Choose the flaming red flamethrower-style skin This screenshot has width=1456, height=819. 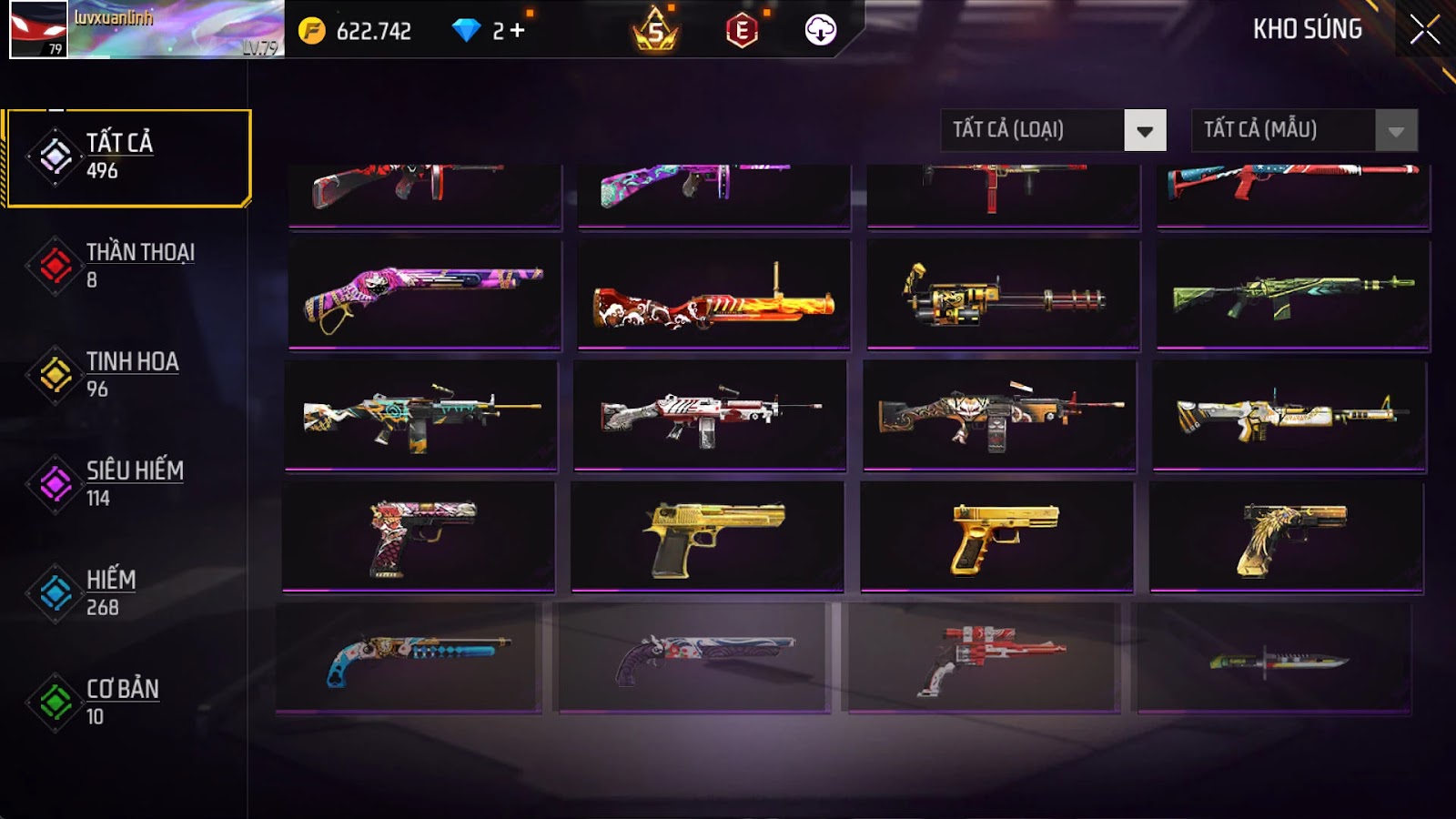(713, 294)
